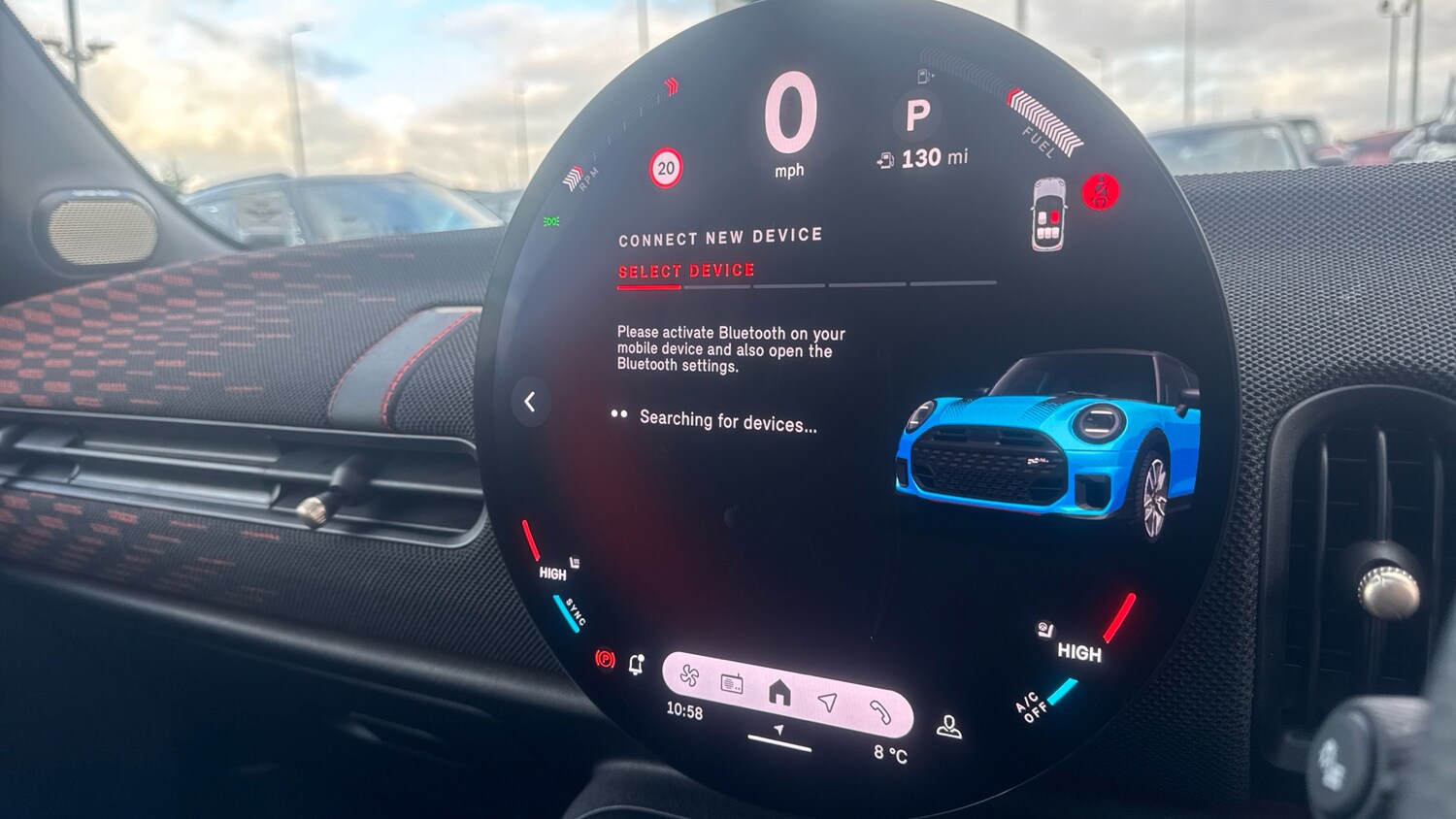Turn on air conditioning by tapping A/C OFF
Screen dimensions: 1456x819
click(1031, 708)
